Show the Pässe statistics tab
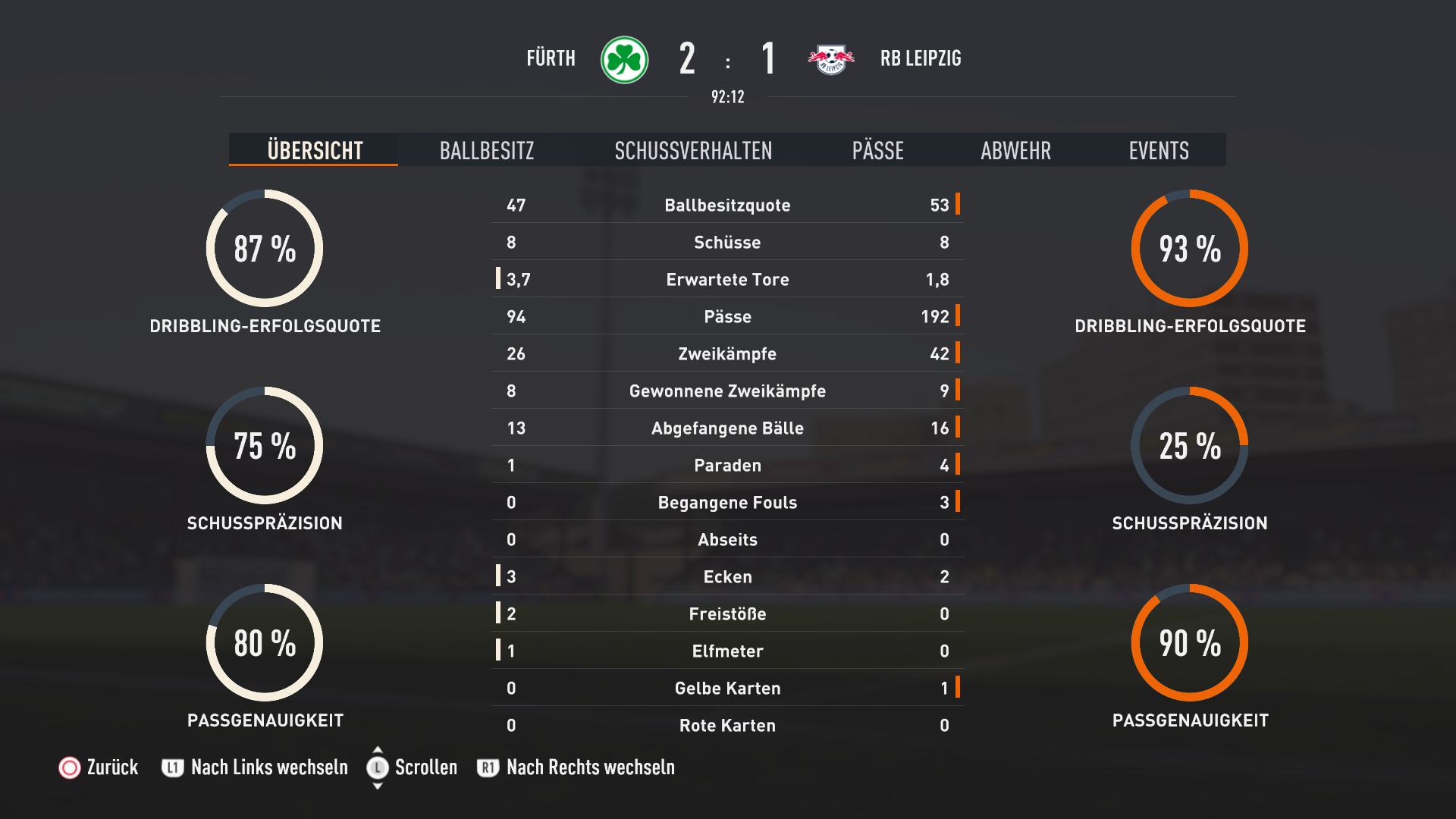 click(877, 150)
